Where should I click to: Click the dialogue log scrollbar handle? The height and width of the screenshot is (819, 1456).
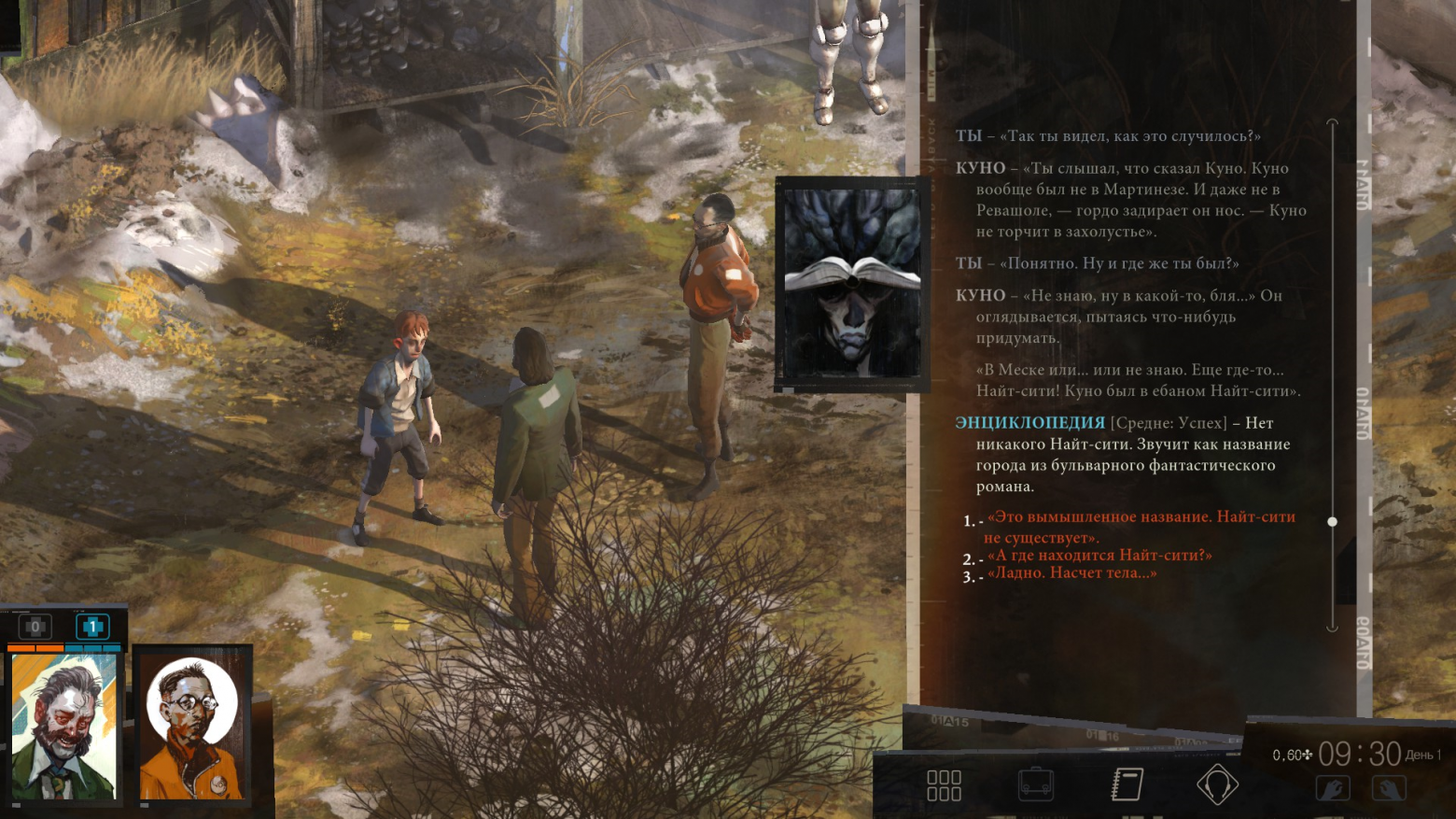click(1332, 522)
